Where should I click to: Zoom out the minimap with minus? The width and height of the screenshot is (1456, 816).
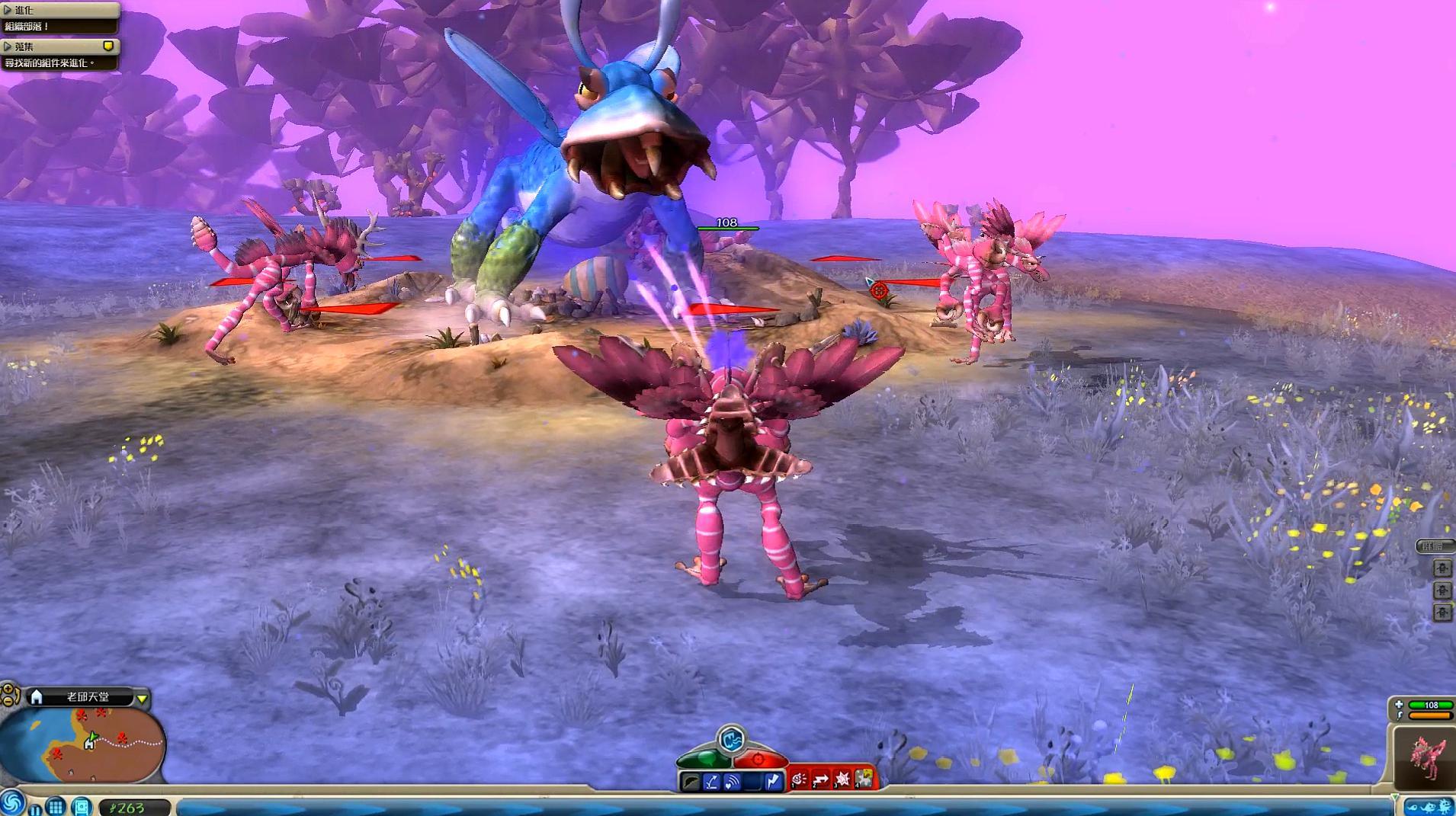tap(9, 702)
